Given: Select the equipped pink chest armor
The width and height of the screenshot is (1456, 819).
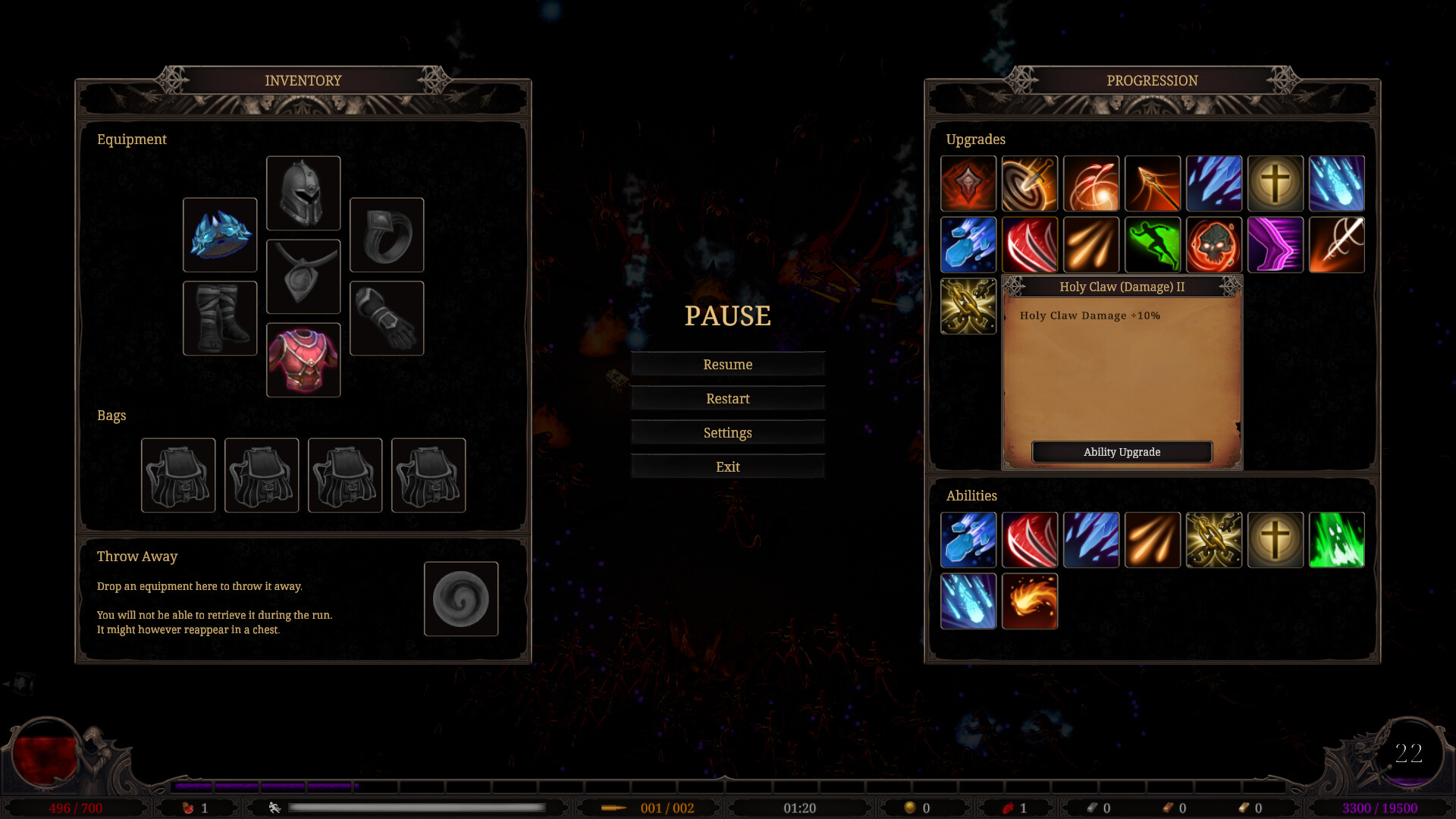Looking at the screenshot, I should point(303,360).
